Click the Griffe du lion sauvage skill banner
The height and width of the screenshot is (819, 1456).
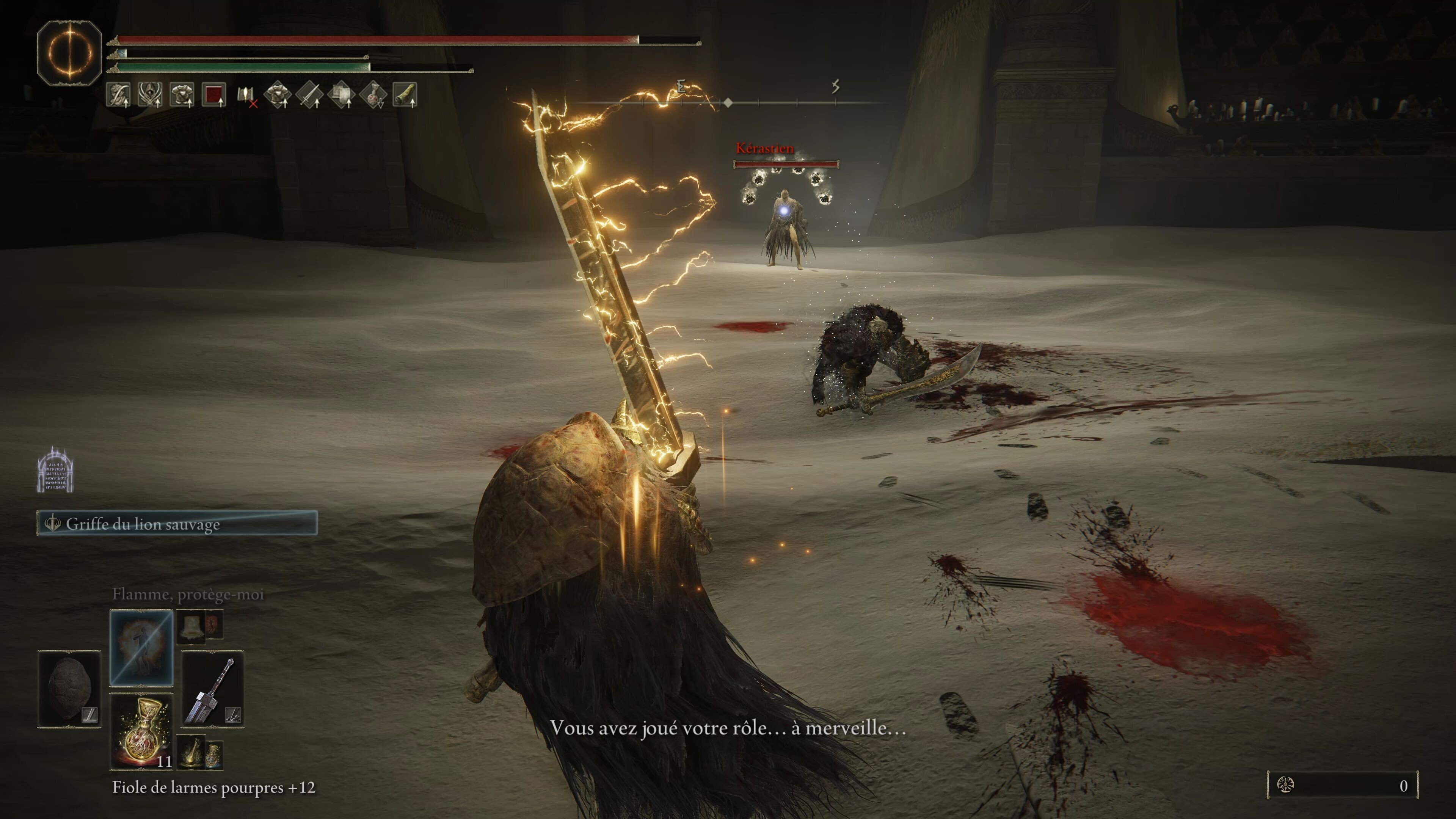click(x=177, y=523)
